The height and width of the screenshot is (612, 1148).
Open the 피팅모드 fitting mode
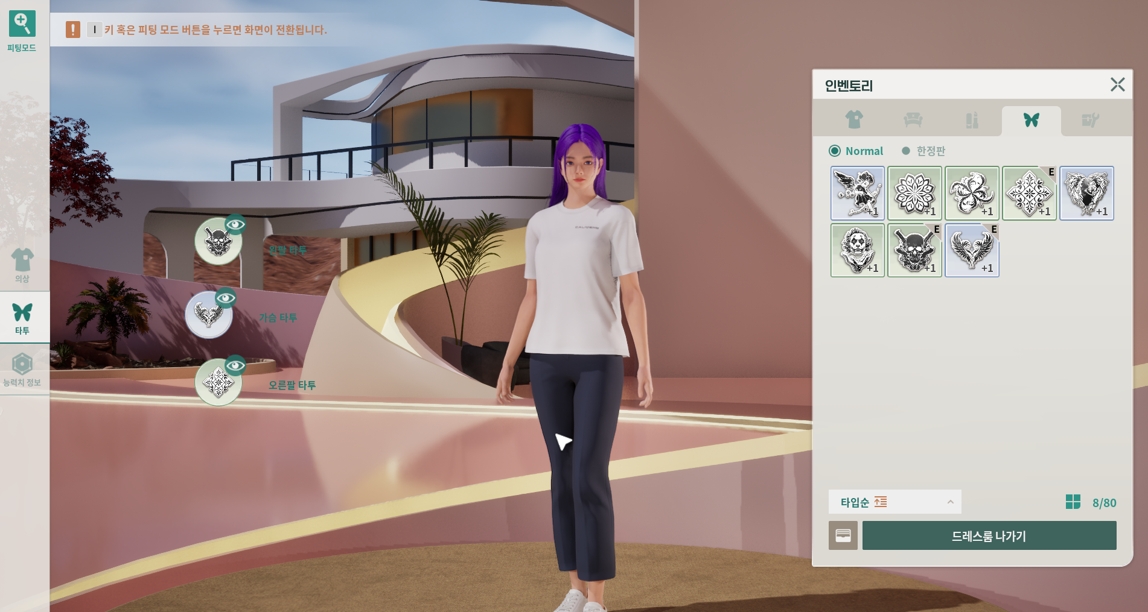tap(22, 30)
